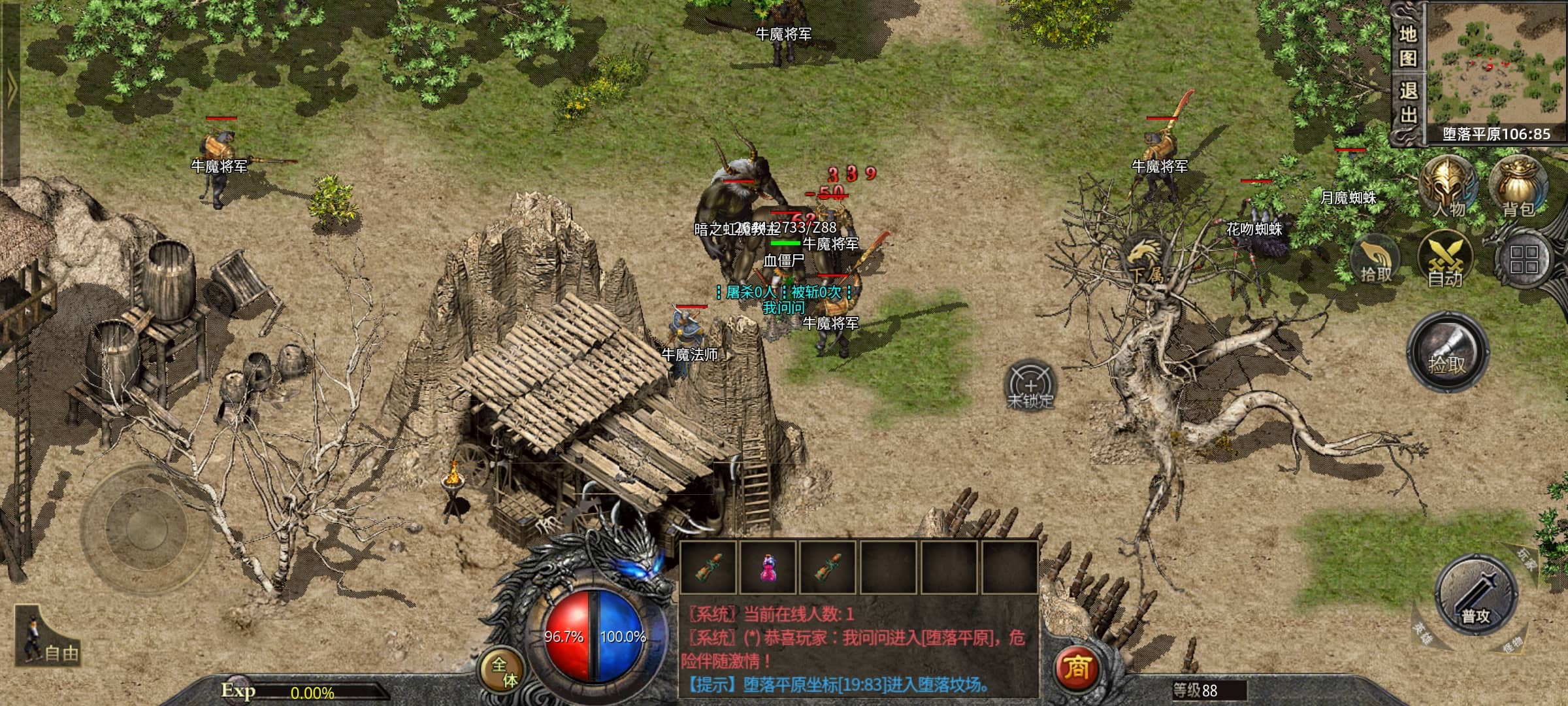Screen dimensions: 1568x706
Task: Use the pink potion in the hotbar
Action: [768, 567]
